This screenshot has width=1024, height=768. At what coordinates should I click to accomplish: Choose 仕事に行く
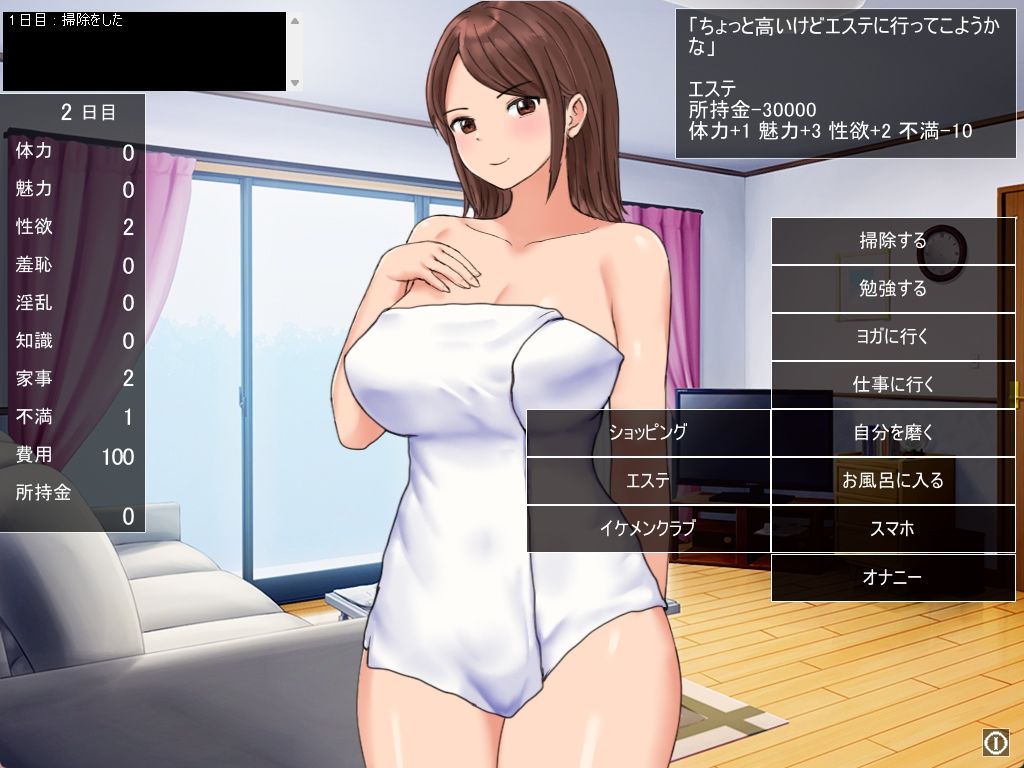pos(893,385)
